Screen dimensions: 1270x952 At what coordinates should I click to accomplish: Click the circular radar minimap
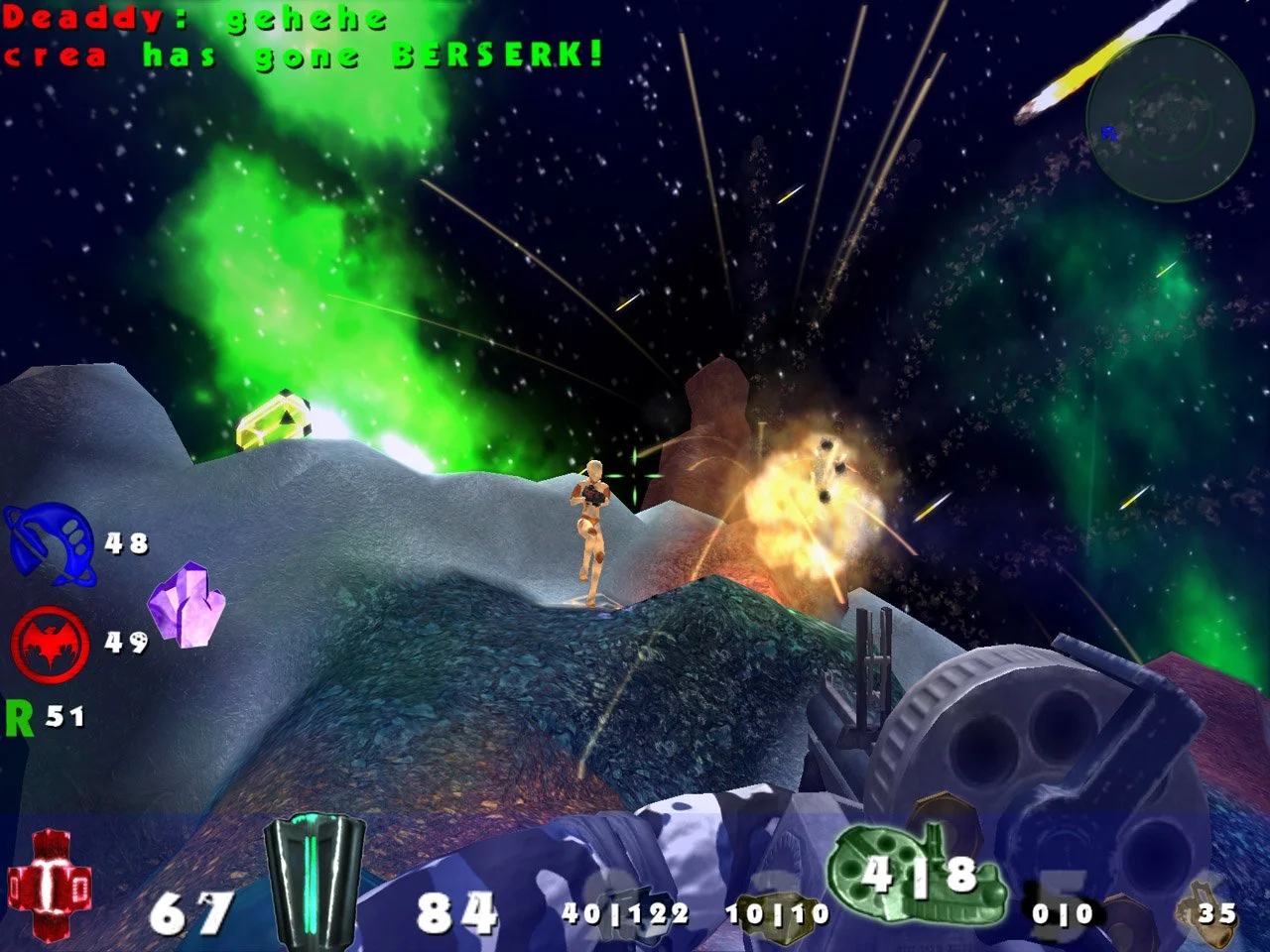pos(1169,119)
